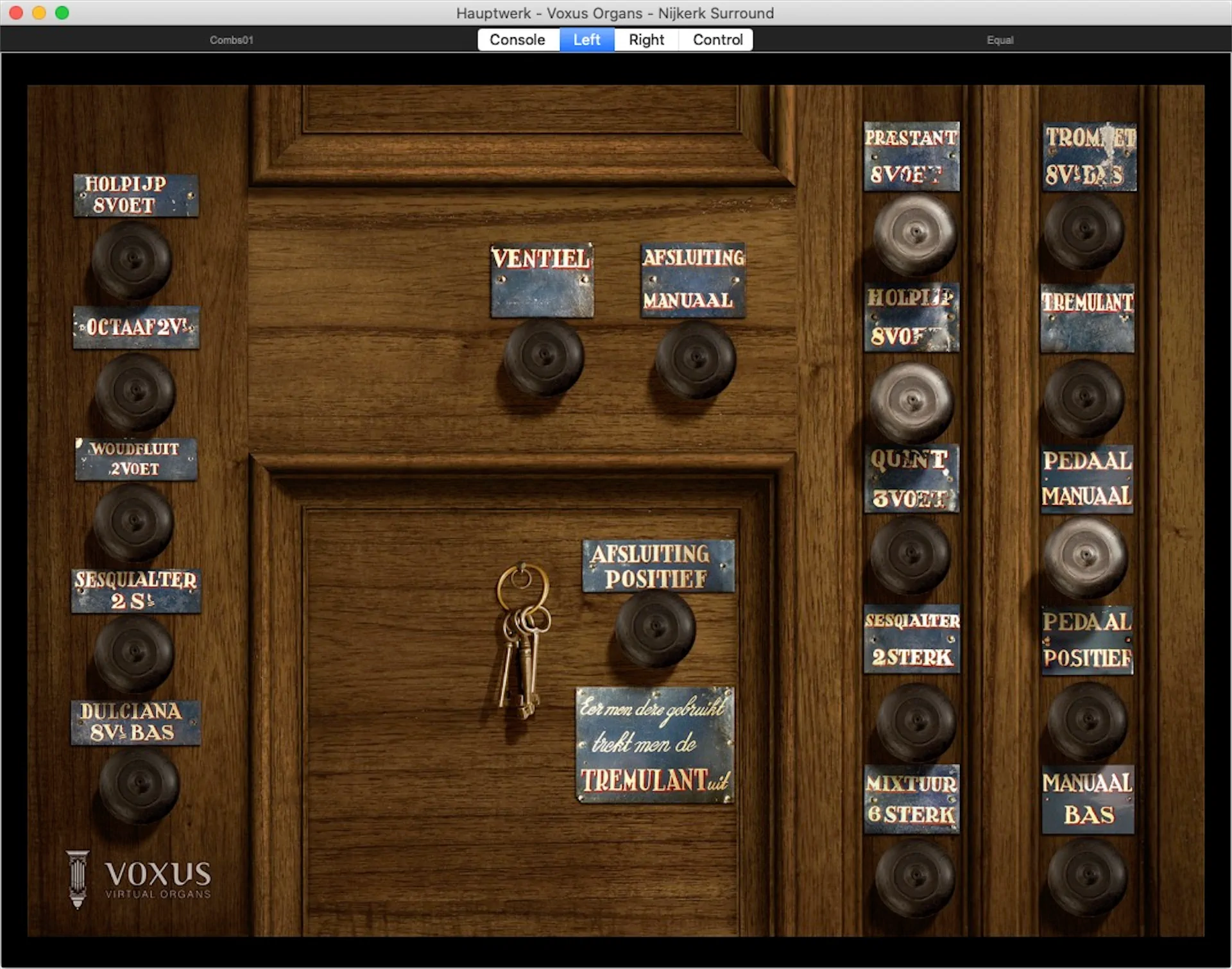
Task: Switch to the Console tab
Action: coord(517,40)
